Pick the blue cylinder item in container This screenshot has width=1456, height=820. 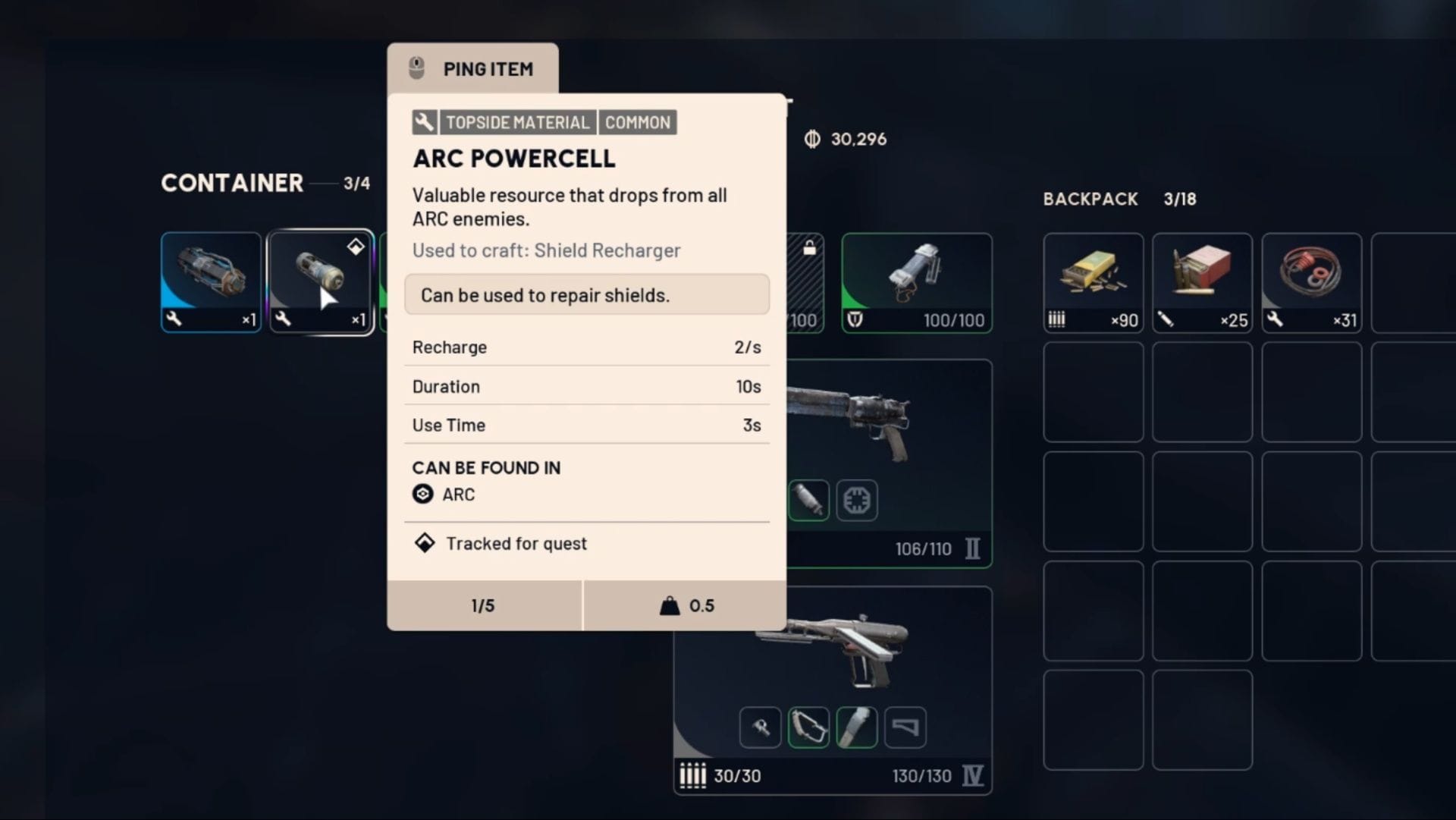pos(211,281)
